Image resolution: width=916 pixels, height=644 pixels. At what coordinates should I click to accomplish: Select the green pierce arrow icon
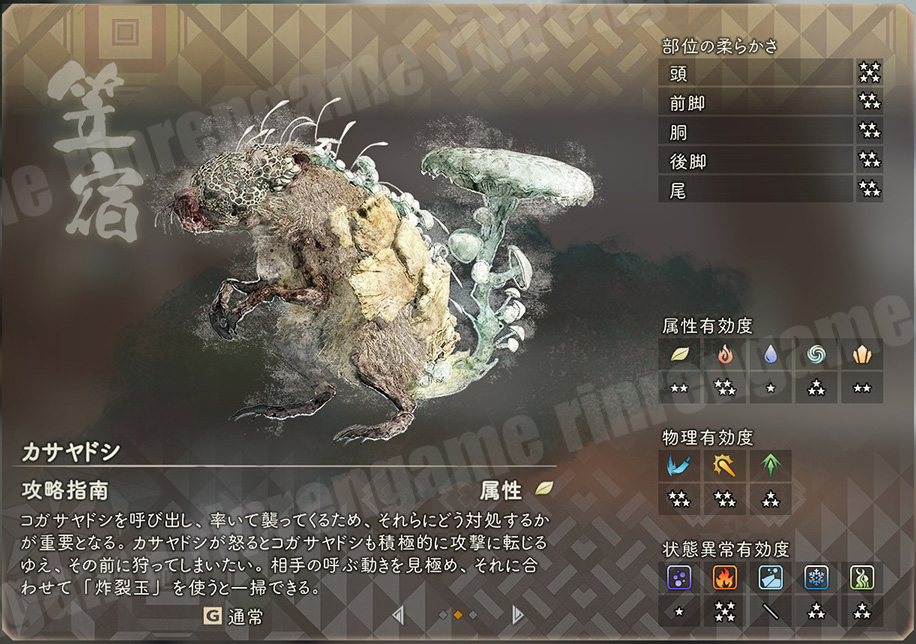coord(770,466)
